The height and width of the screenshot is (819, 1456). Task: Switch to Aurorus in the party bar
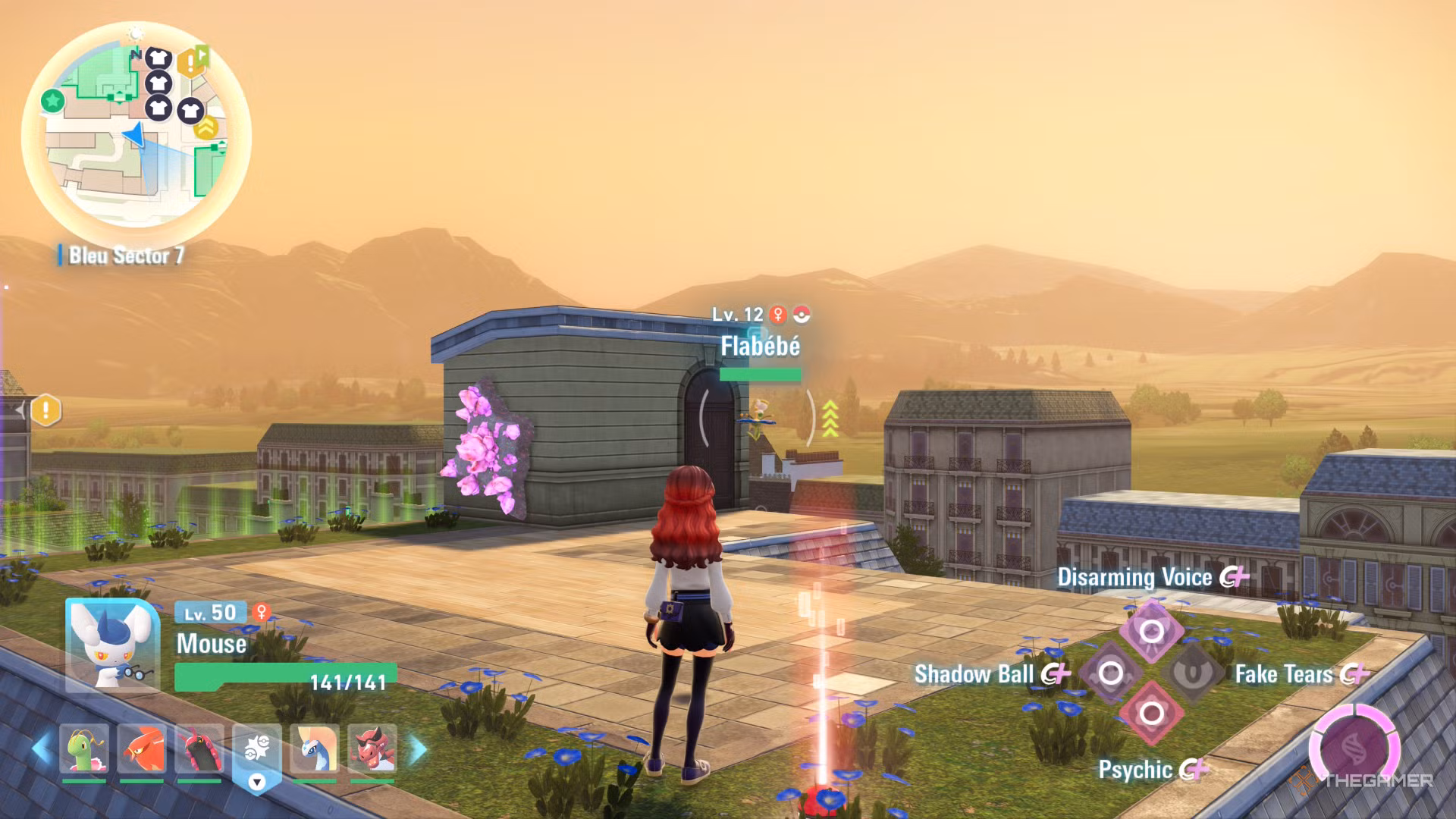(315, 749)
